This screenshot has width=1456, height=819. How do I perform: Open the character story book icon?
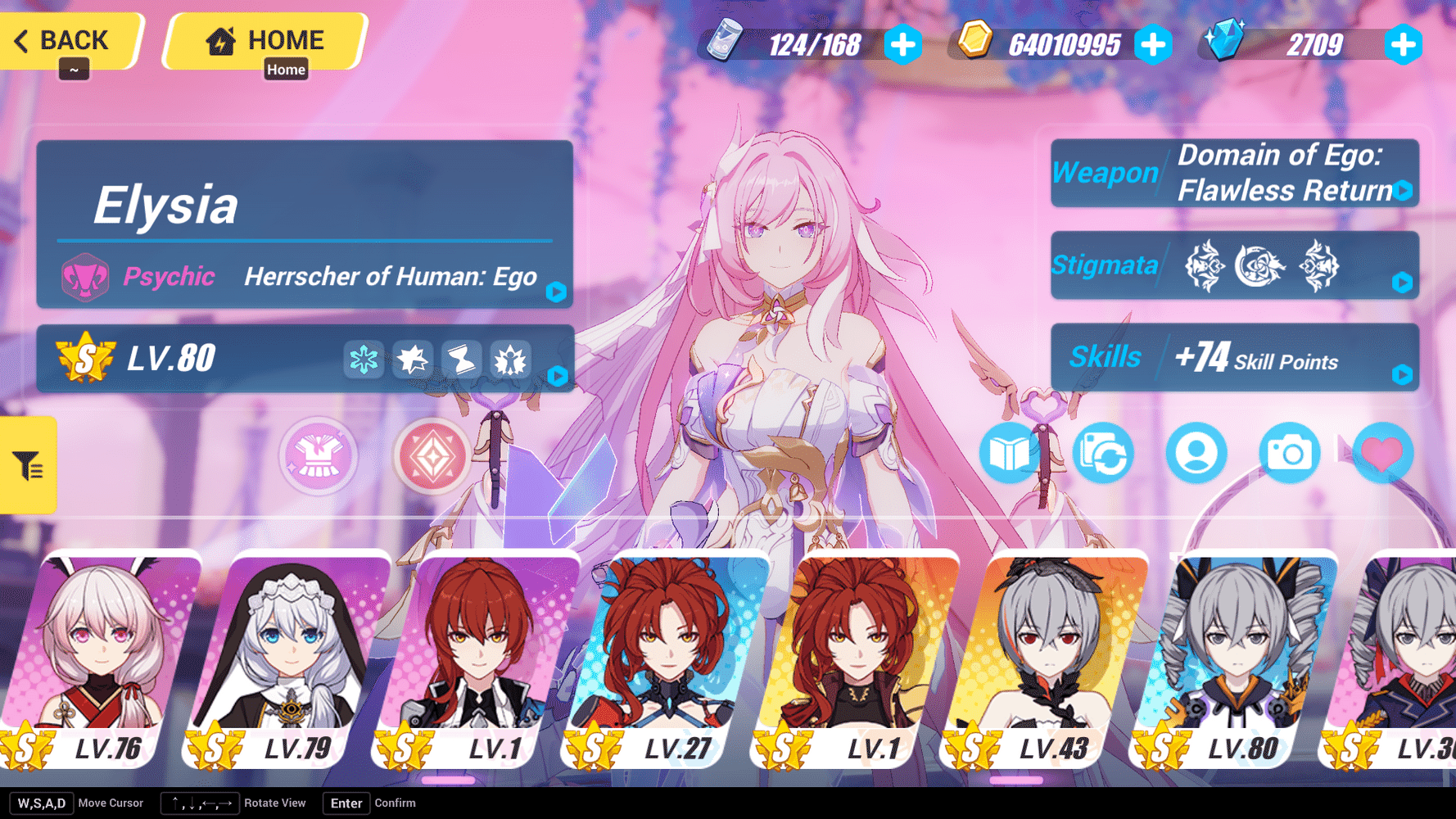pyautogui.click(x=1009, y=453)
